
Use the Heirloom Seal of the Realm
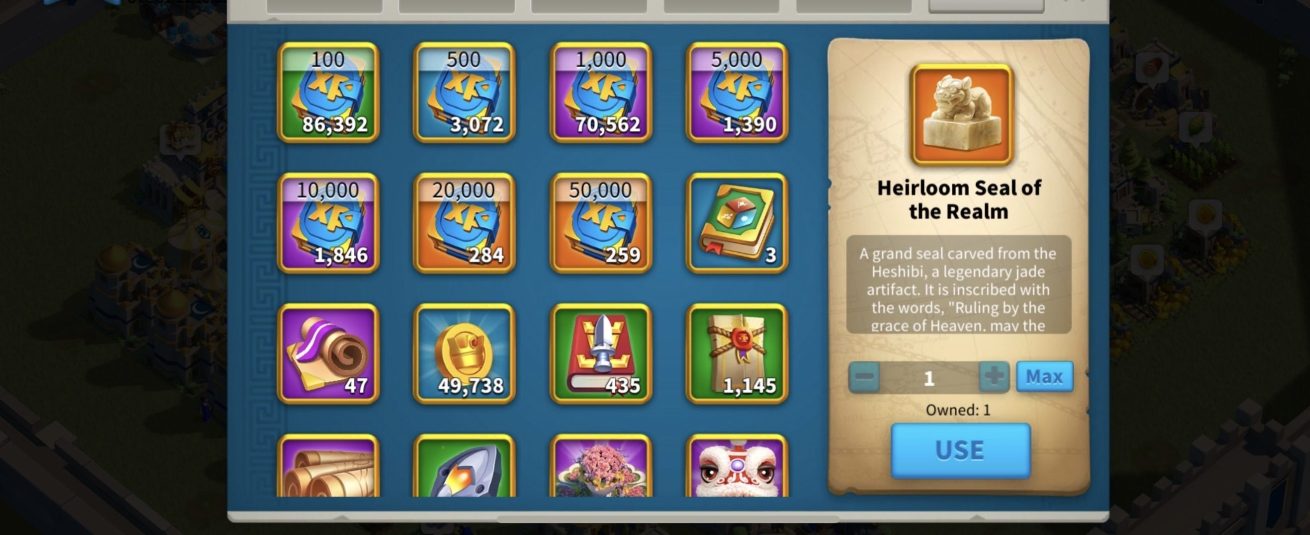click(960, 450)
